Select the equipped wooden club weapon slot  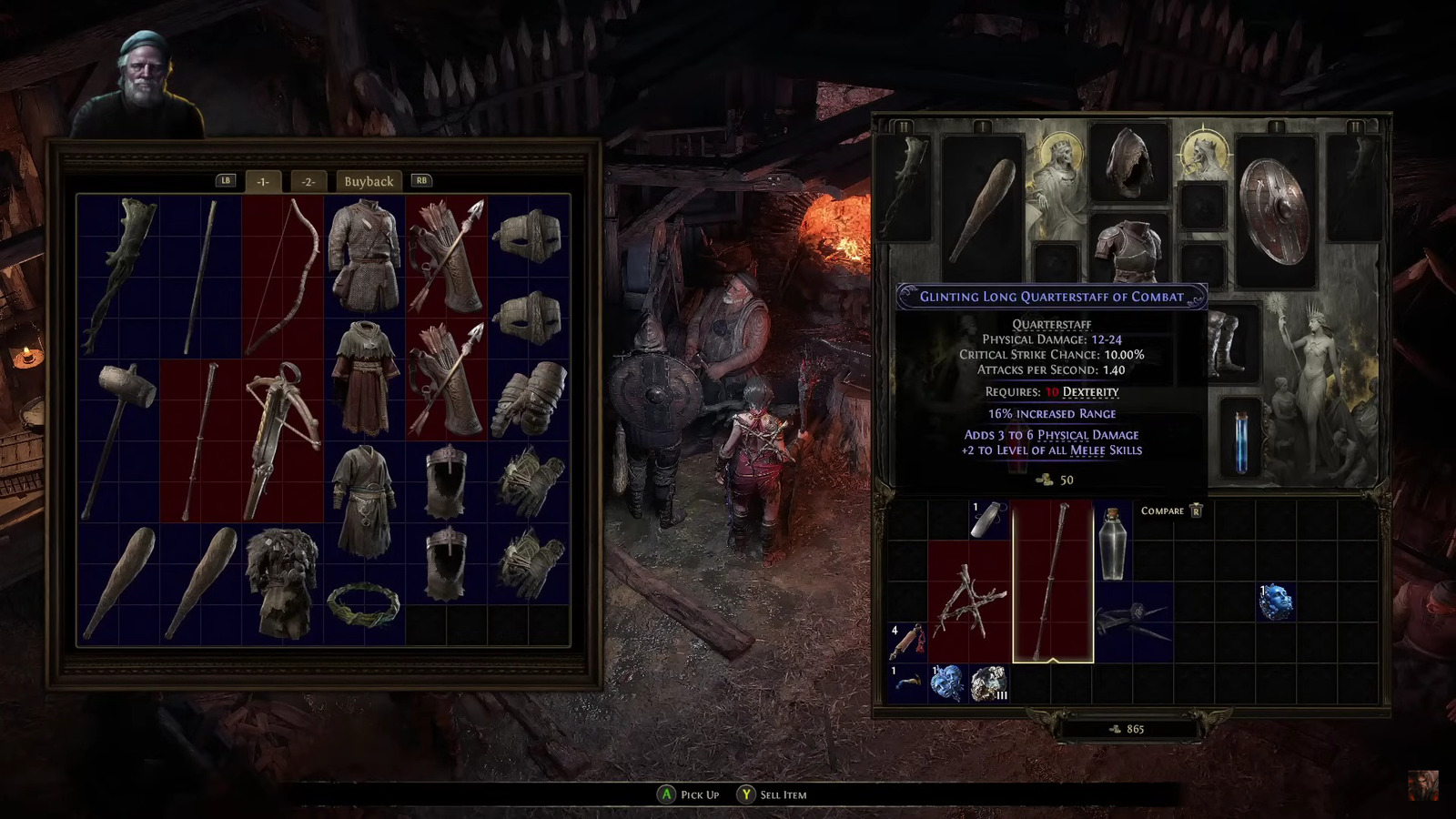pos(983,207)
